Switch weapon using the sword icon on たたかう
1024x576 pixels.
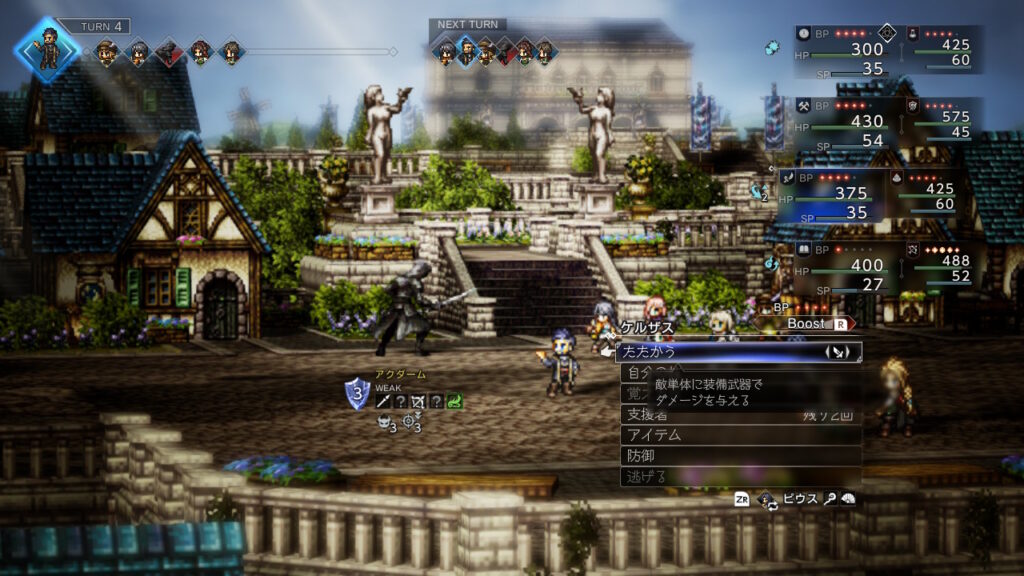pyautogui.click(x=838, y=352)
